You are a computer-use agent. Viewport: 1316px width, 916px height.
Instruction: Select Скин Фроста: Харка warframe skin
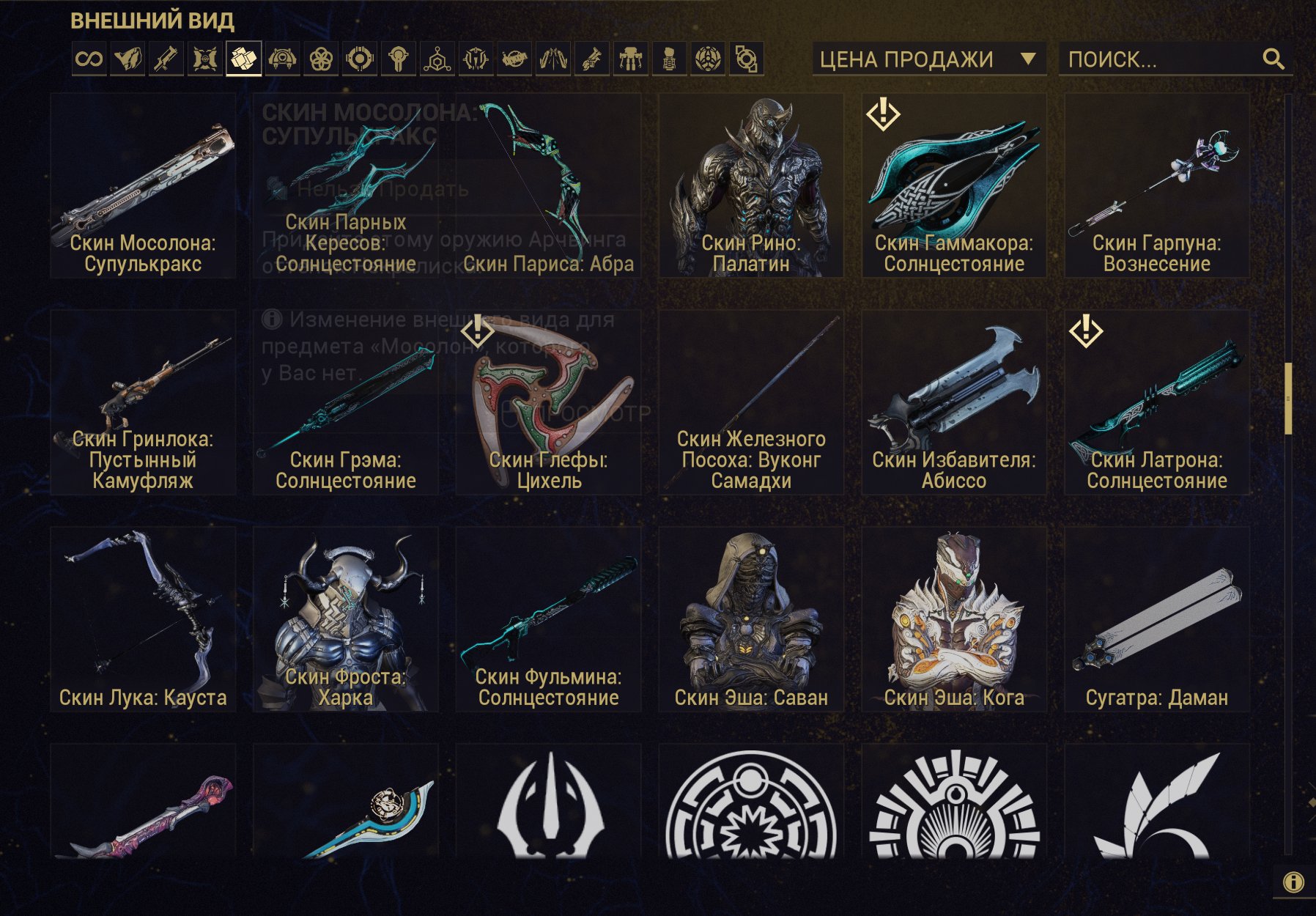346,619
